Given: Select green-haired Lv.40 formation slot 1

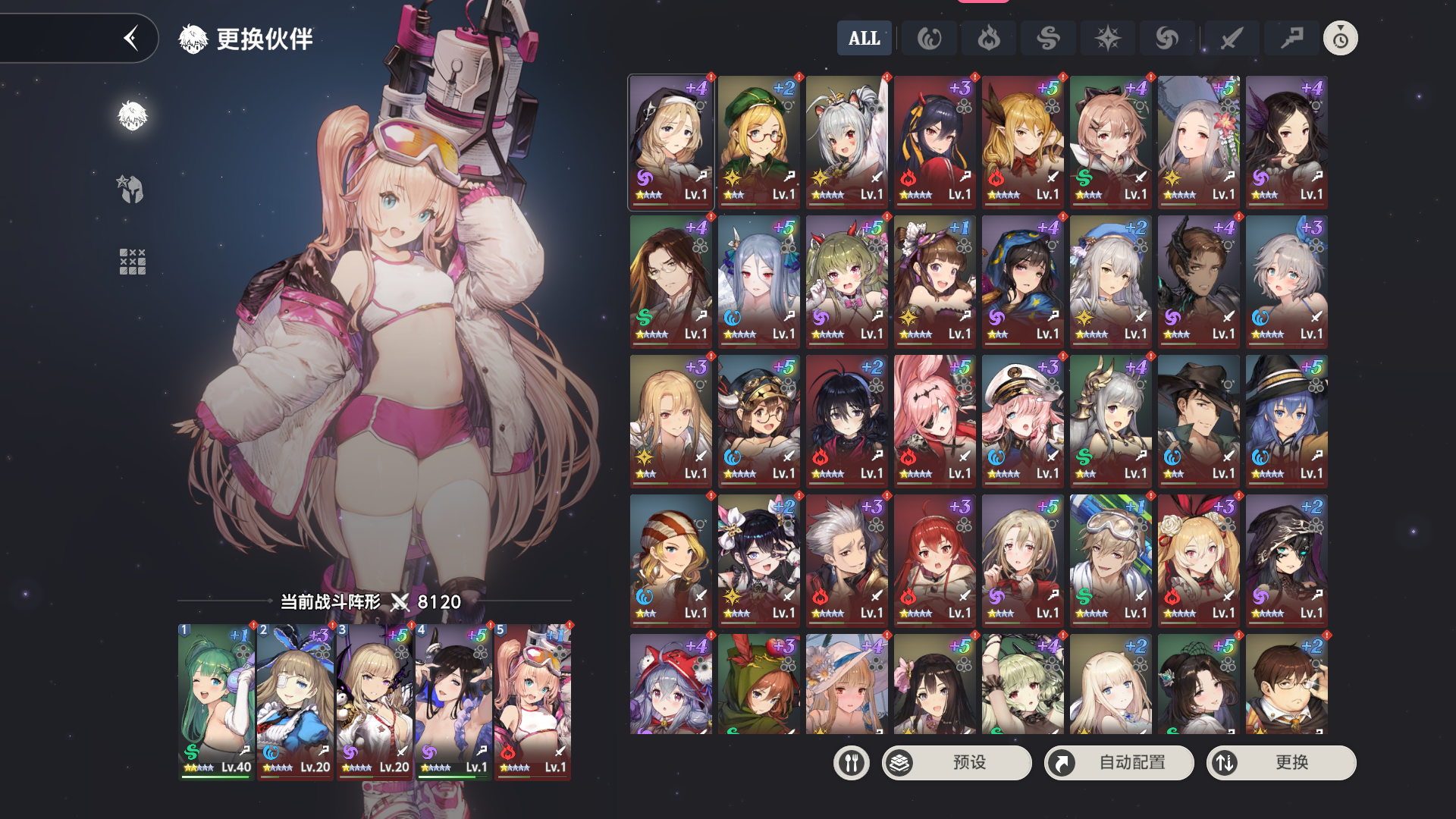Looking at the screenshot, I should (x=216, y=701).
